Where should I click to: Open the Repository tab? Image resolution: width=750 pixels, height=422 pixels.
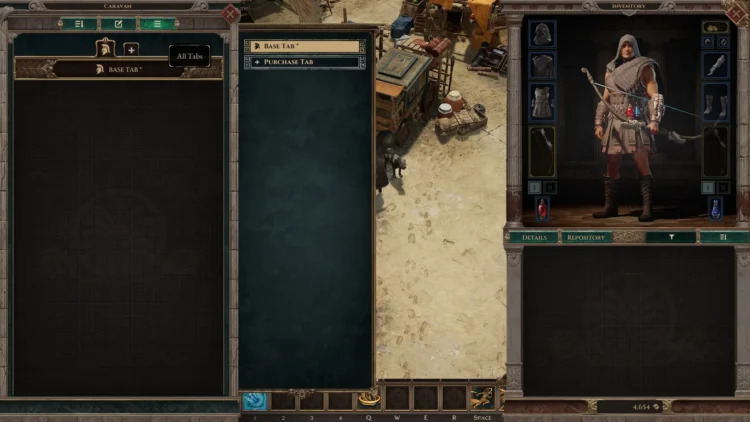[x=586, y=237]
